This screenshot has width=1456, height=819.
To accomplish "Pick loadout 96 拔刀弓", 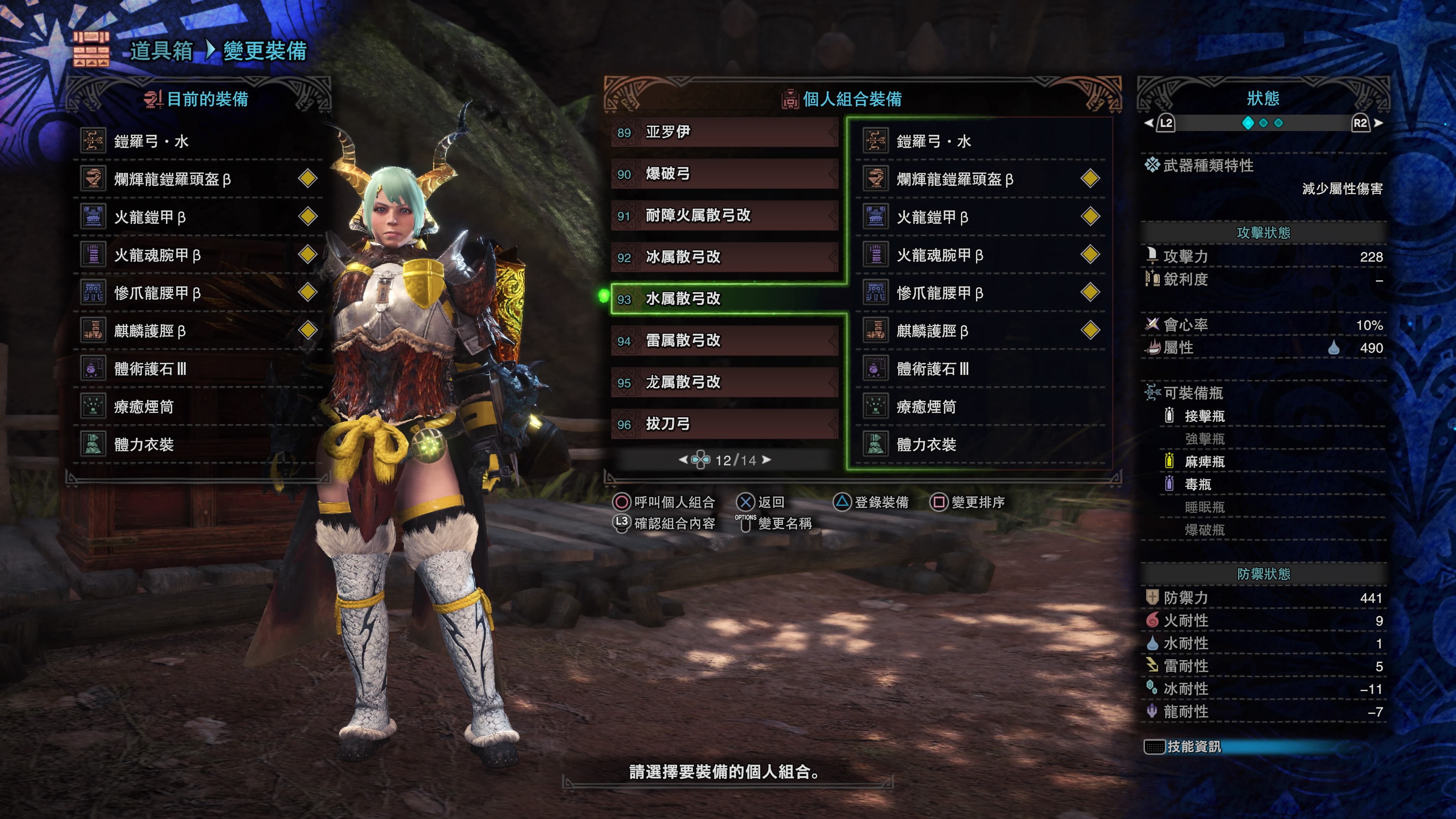I will (723, 424).
